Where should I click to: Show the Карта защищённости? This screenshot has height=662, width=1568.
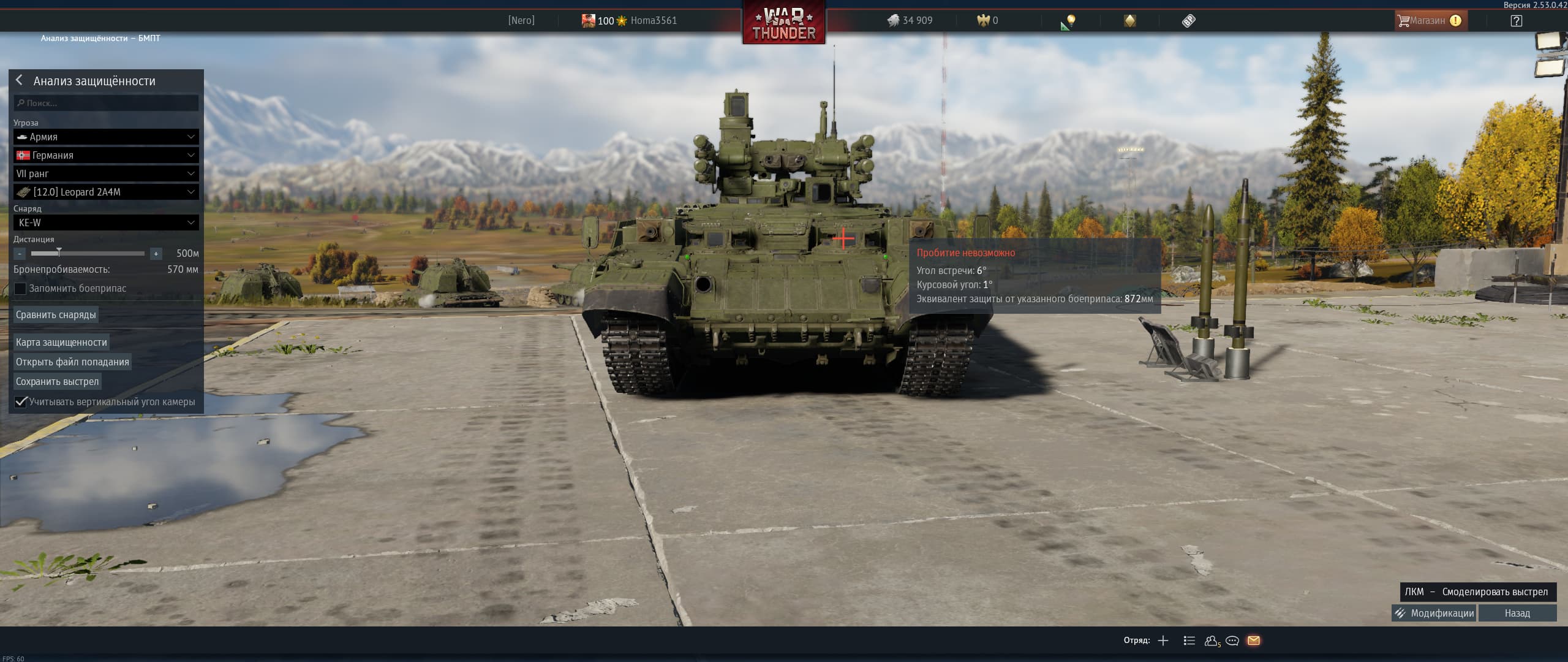tap(61, 342)
